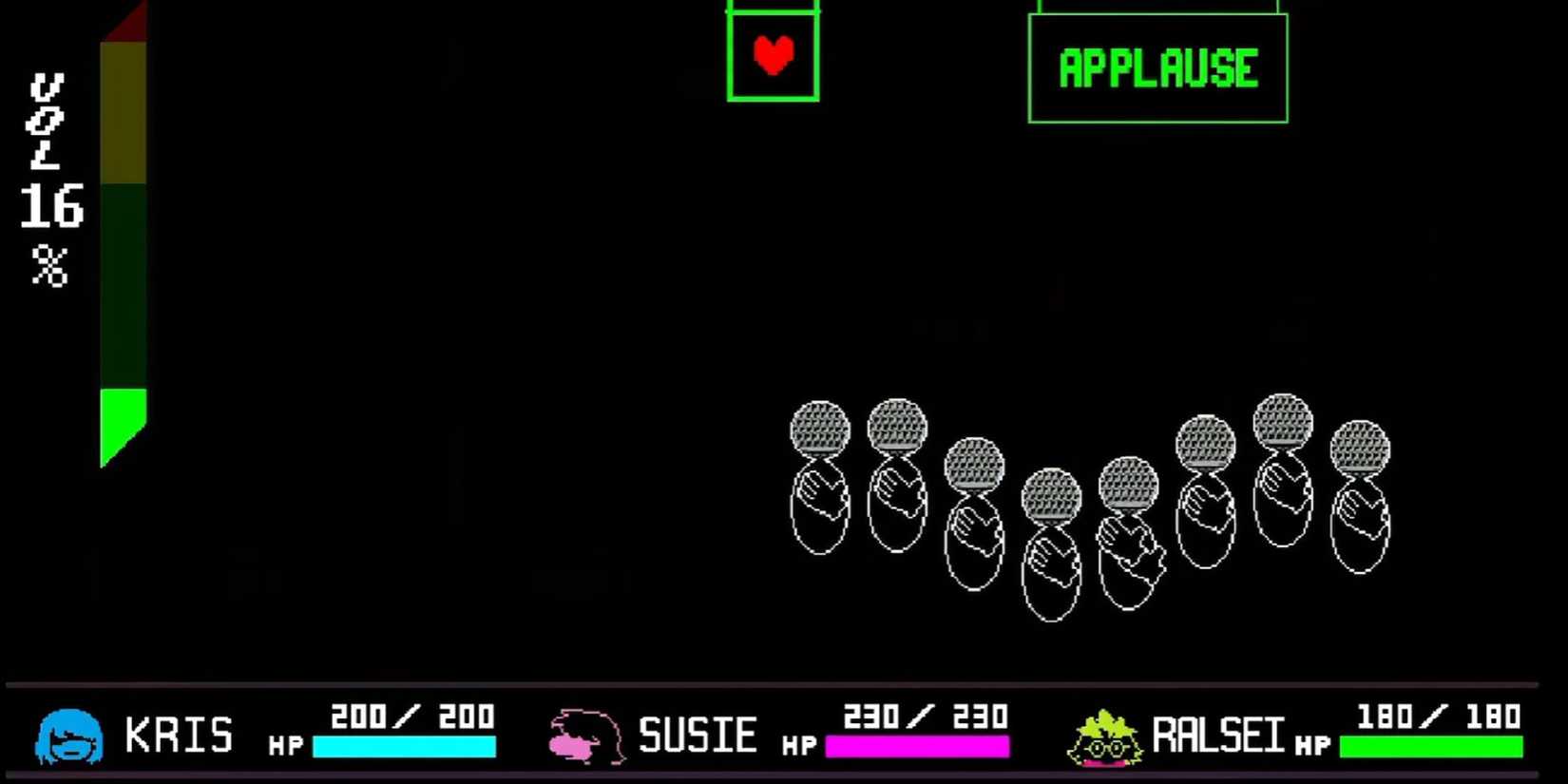Screen dimensions: 1568x784
Task: Select the leftmost microphone audience member
Action: click(820, 475)
